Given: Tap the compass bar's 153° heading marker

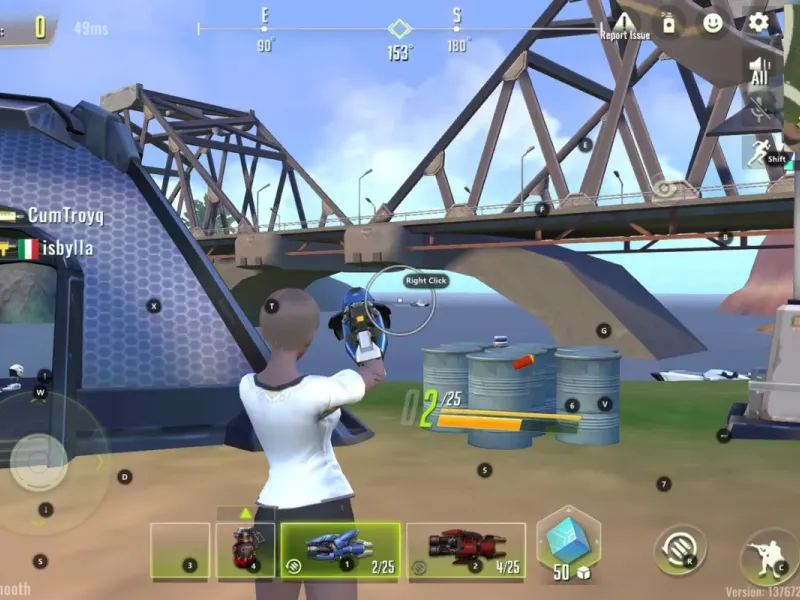Looking at the screenshot, I should click(400, 30).
